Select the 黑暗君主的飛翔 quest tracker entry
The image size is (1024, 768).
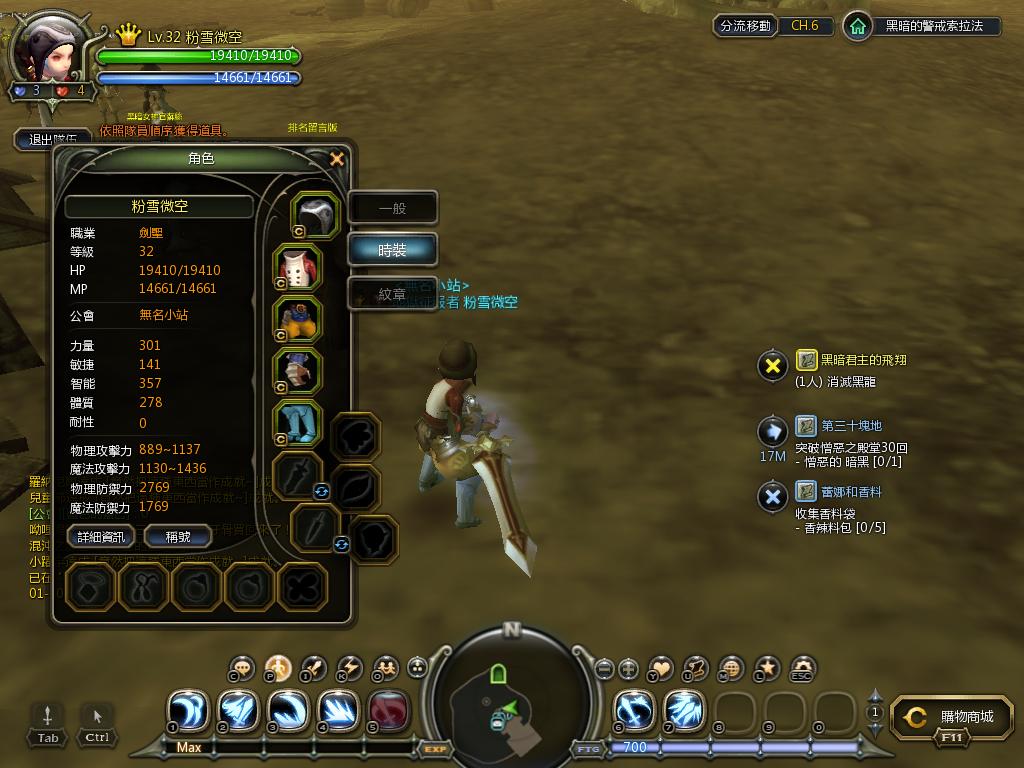(x=864, y=360)
